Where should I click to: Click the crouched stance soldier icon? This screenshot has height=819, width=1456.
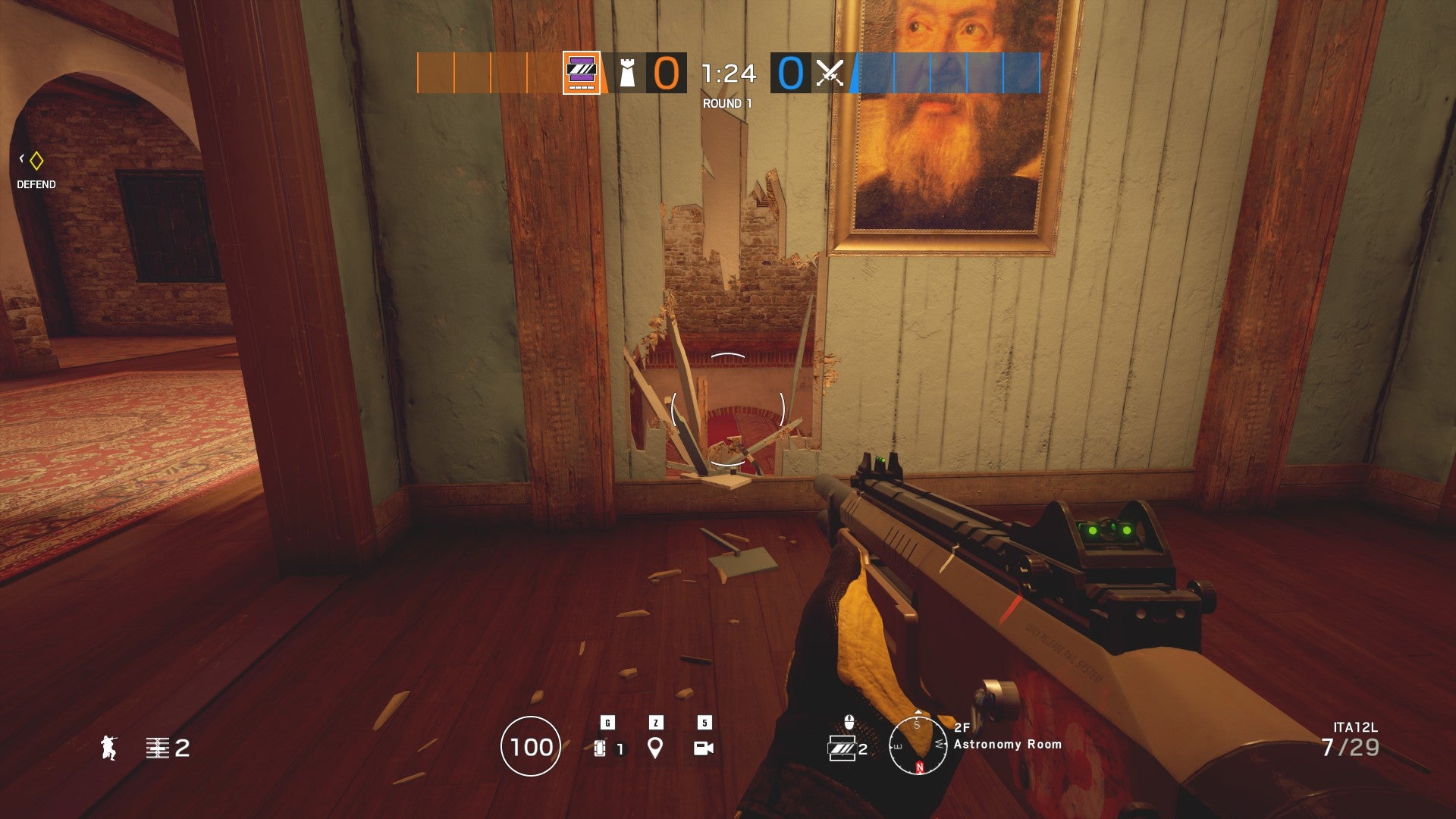[x=108, y=748]
